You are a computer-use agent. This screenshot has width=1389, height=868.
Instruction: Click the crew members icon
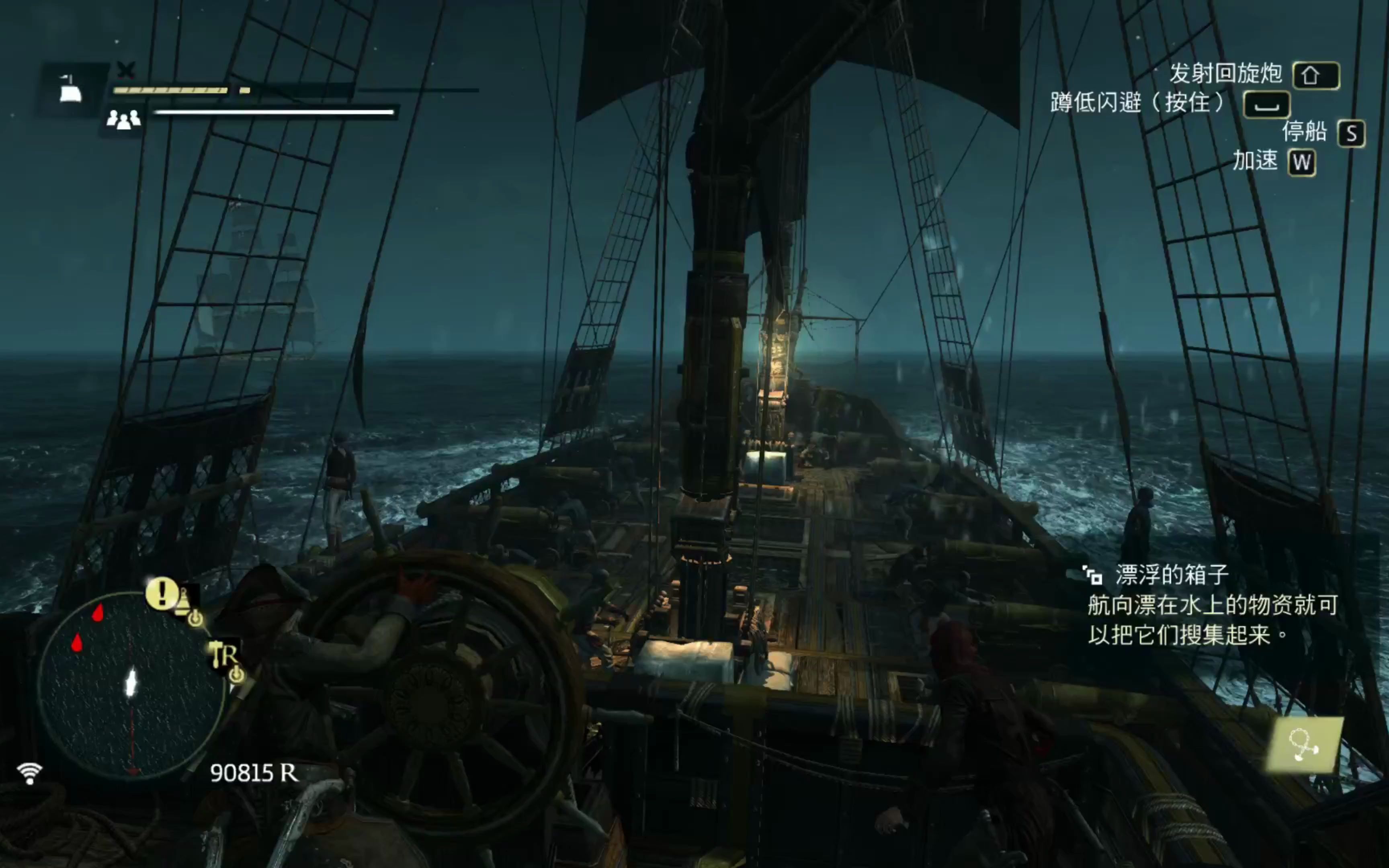click(123, 119)
